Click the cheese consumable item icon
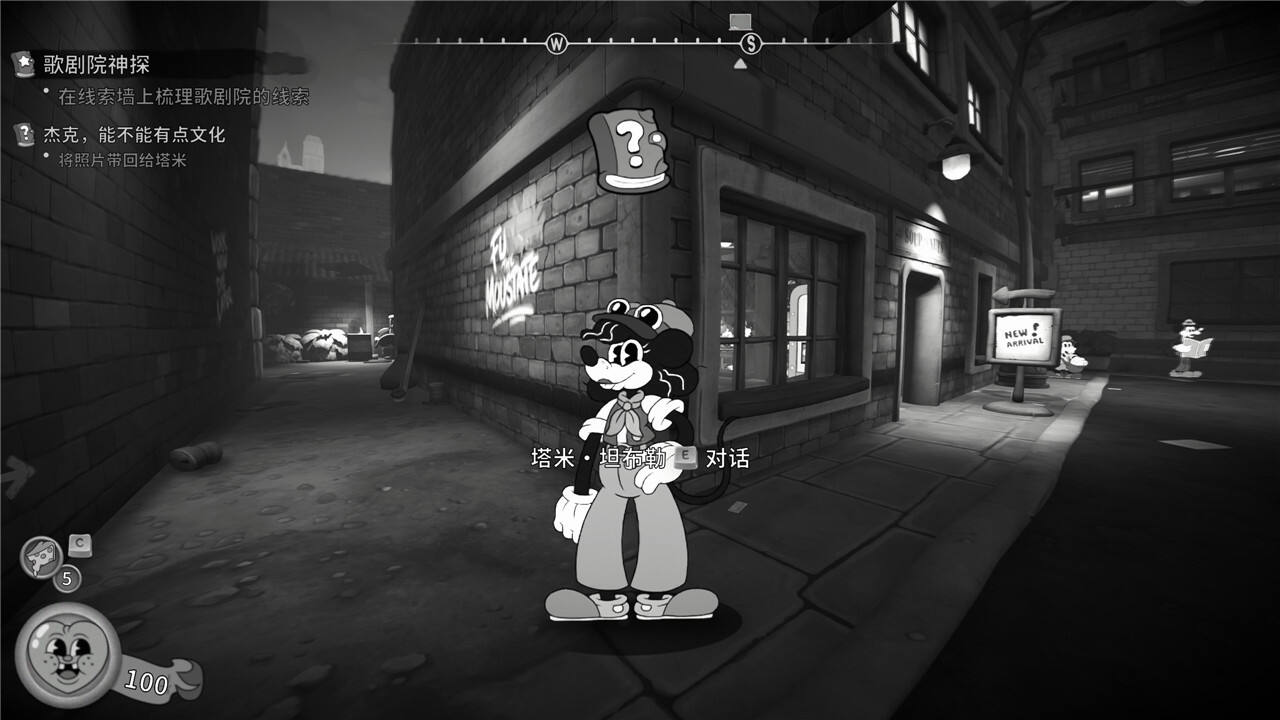Viewport: 1280px width, 720px height. (x=41, y=556)
